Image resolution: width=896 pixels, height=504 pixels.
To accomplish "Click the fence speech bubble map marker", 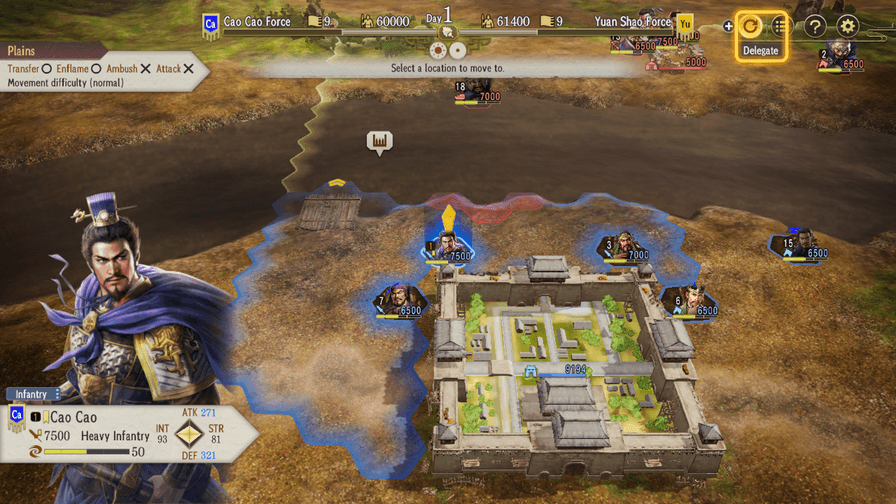I will coord(379,142).
